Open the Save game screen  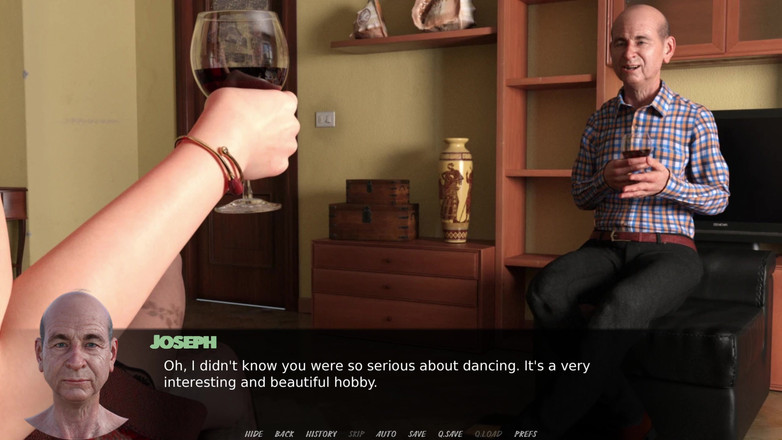pos(417,434)
